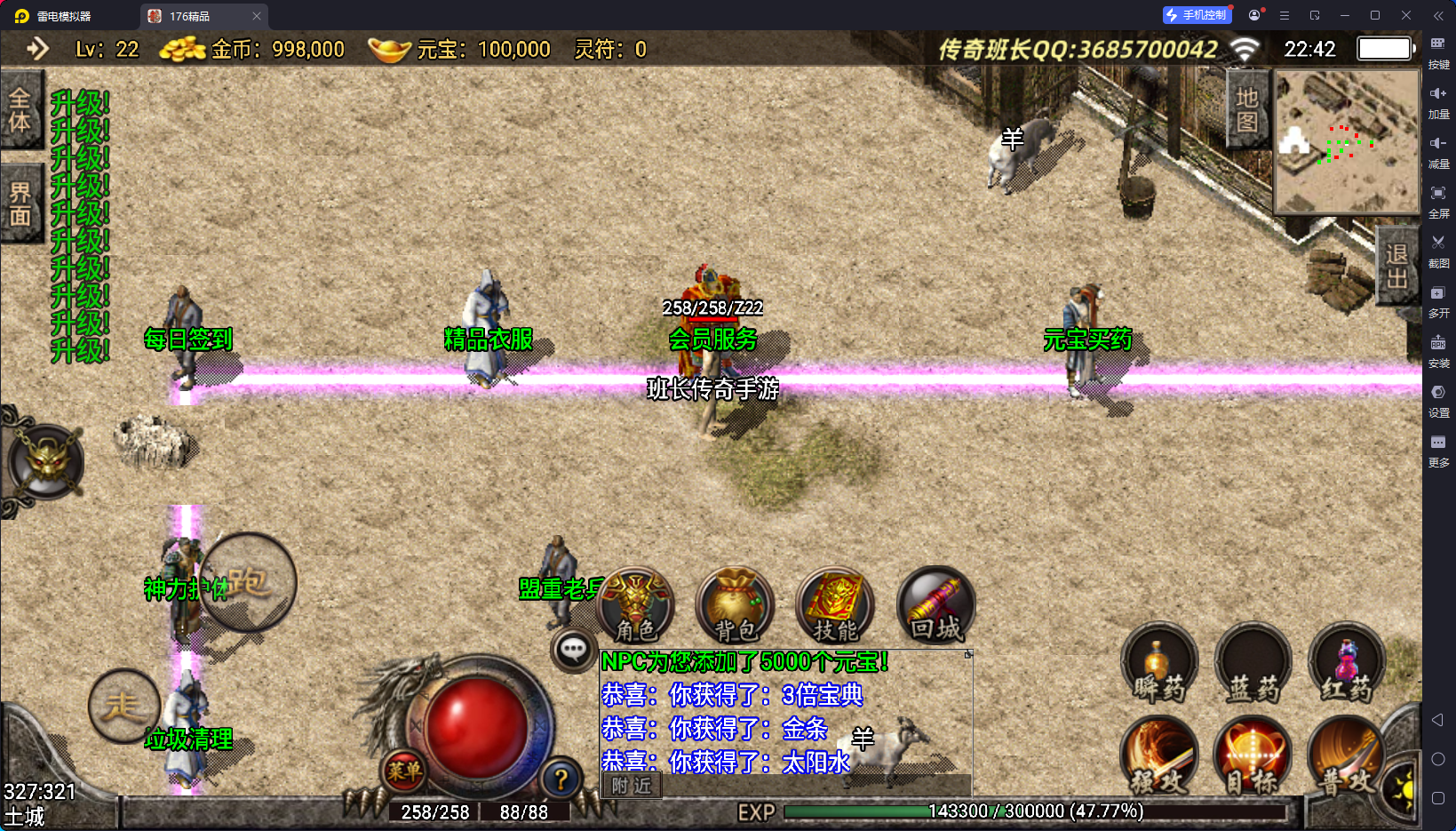1456x831 pixels.
Task: Select the 目标 target button
Action: pyautogui.click(x=1253, y=755)
